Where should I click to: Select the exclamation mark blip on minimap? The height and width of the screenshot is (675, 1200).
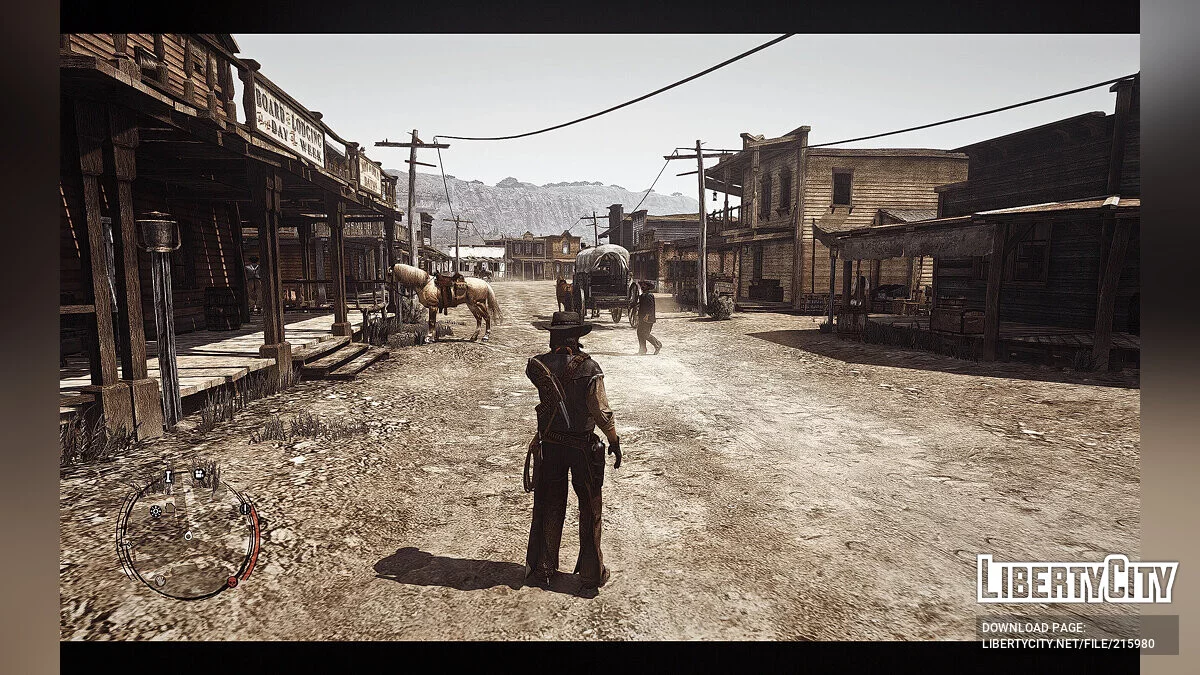coord(245,509)
